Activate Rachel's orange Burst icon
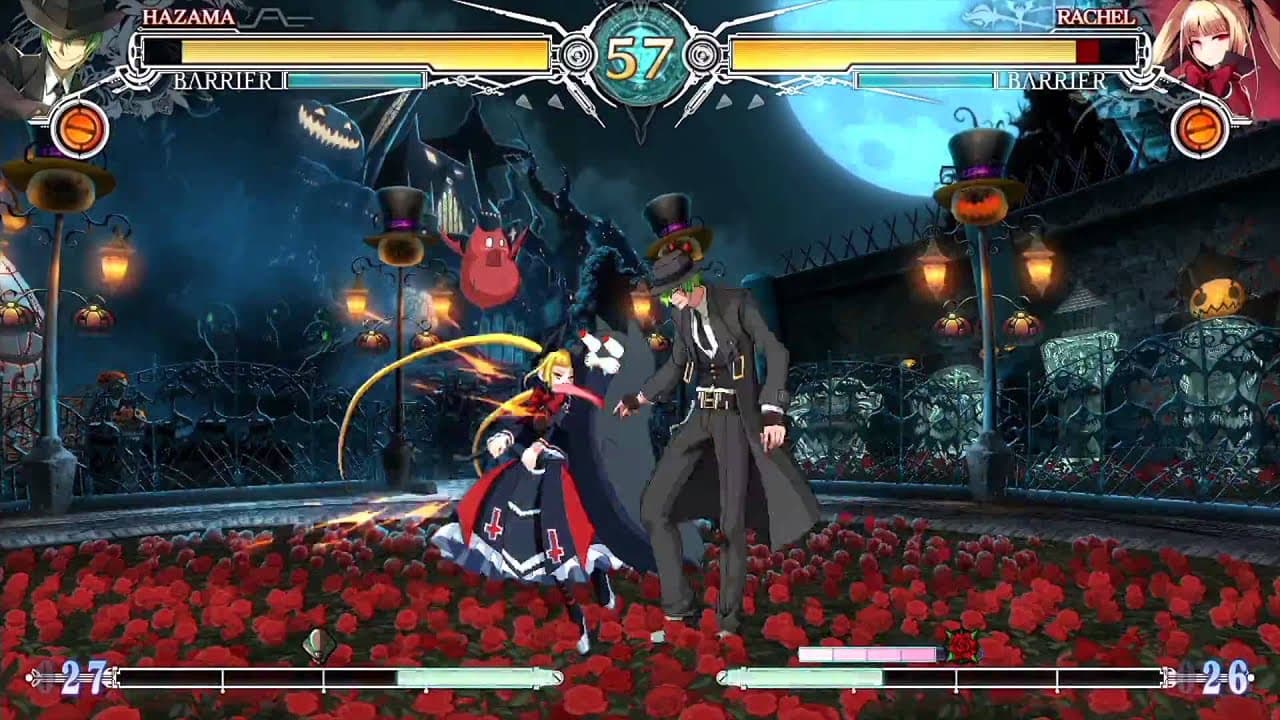Screen dimensions: 1280x720 (x=1200, y=129)
